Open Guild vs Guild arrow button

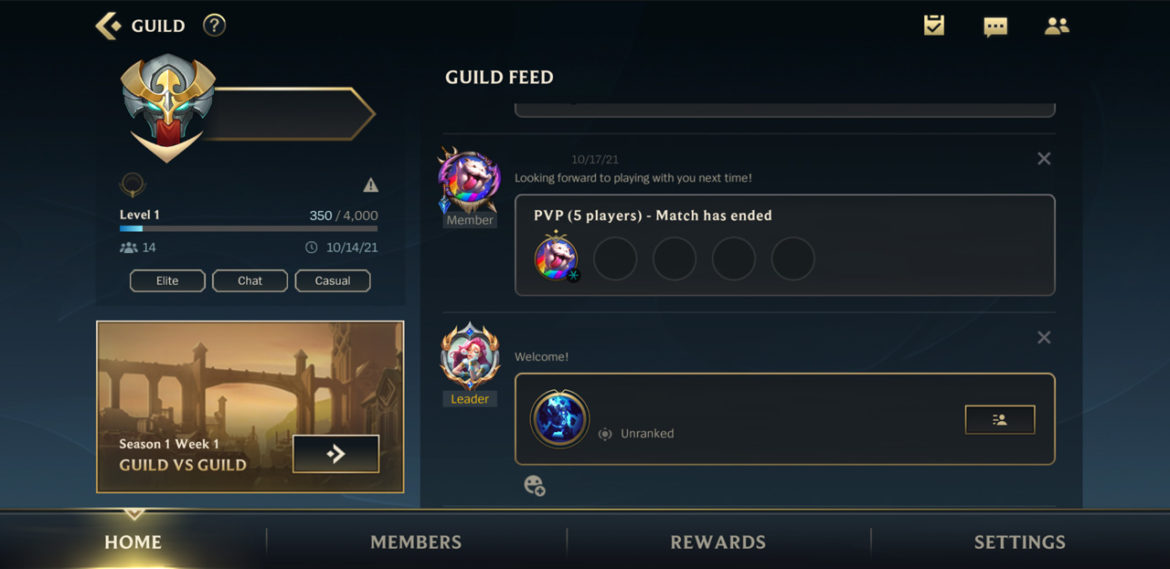(x=336, y=454)
